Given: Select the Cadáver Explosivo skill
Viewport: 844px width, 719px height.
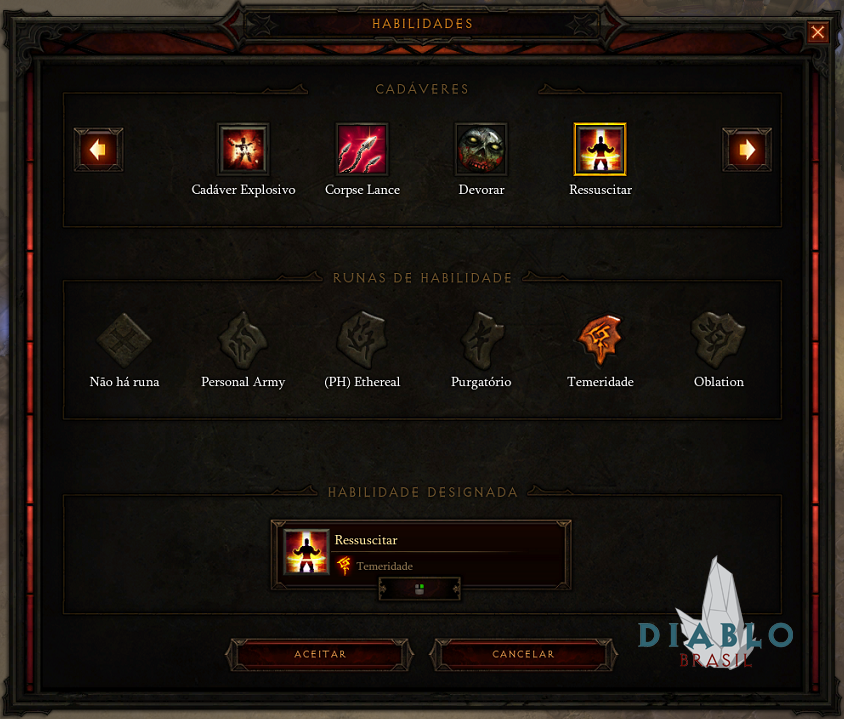Looking at the screenshot, I should tap(243, 150).
